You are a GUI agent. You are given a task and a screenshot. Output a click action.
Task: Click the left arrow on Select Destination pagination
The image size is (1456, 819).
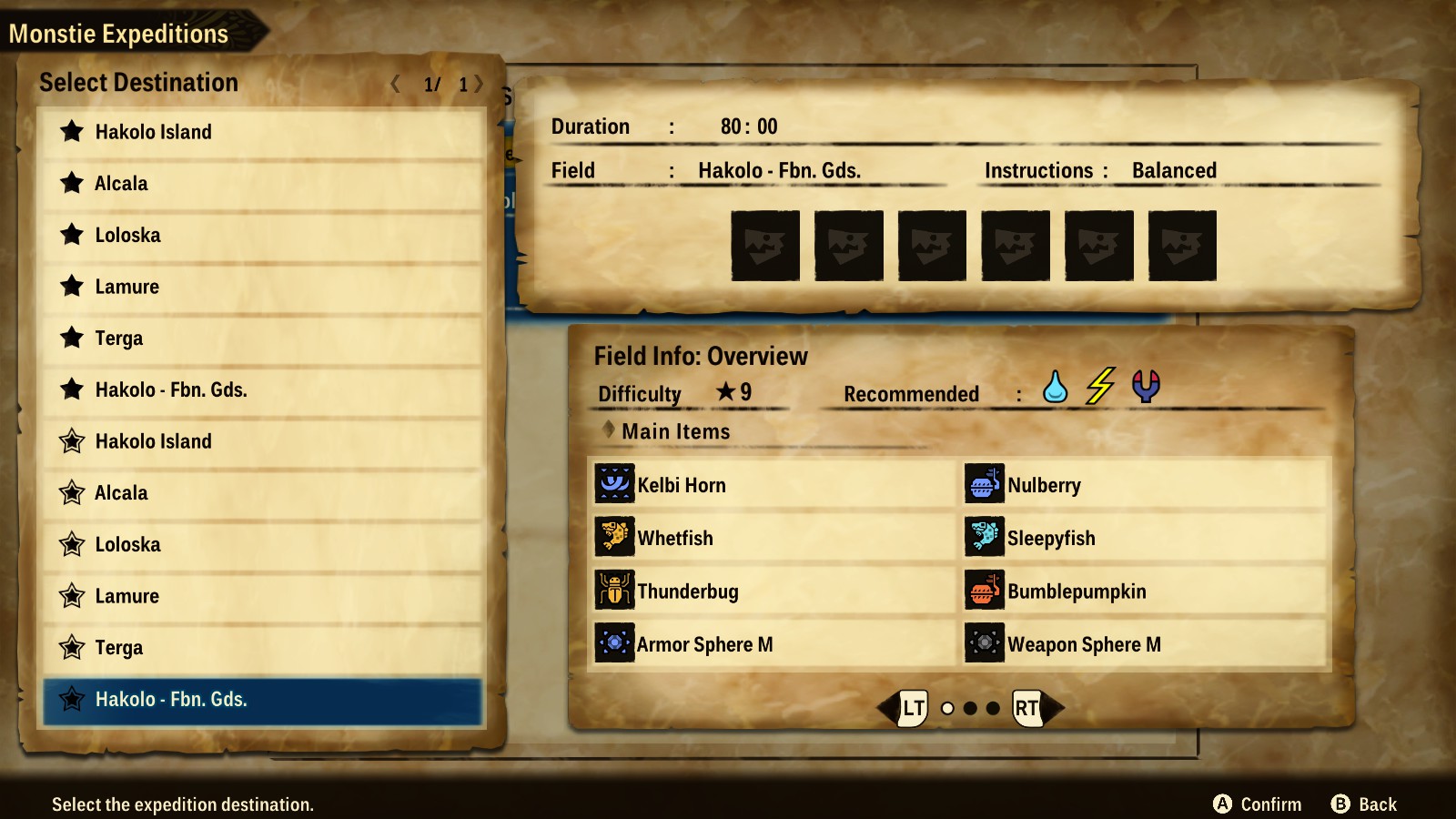coord(395,85)
